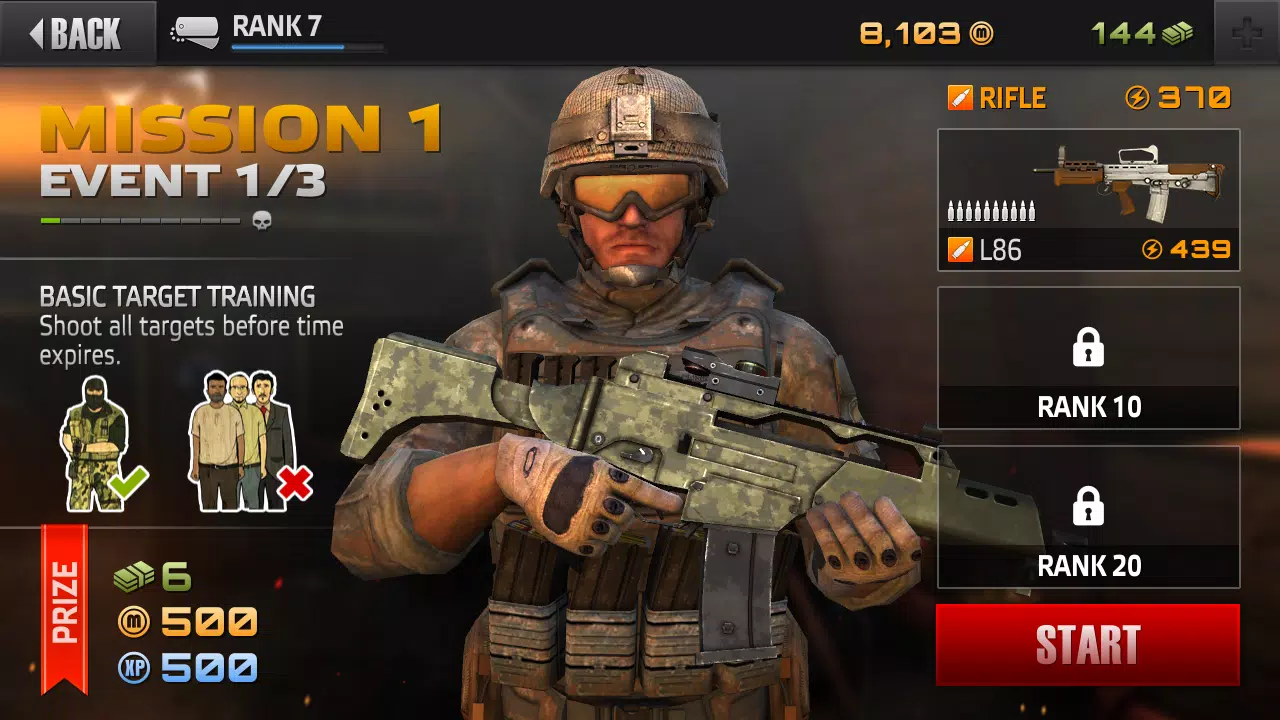The width and height of the screenshot is (1280, 720).
Task: Click the rank progress bar under RANK 7
Action: click(305, 47)
